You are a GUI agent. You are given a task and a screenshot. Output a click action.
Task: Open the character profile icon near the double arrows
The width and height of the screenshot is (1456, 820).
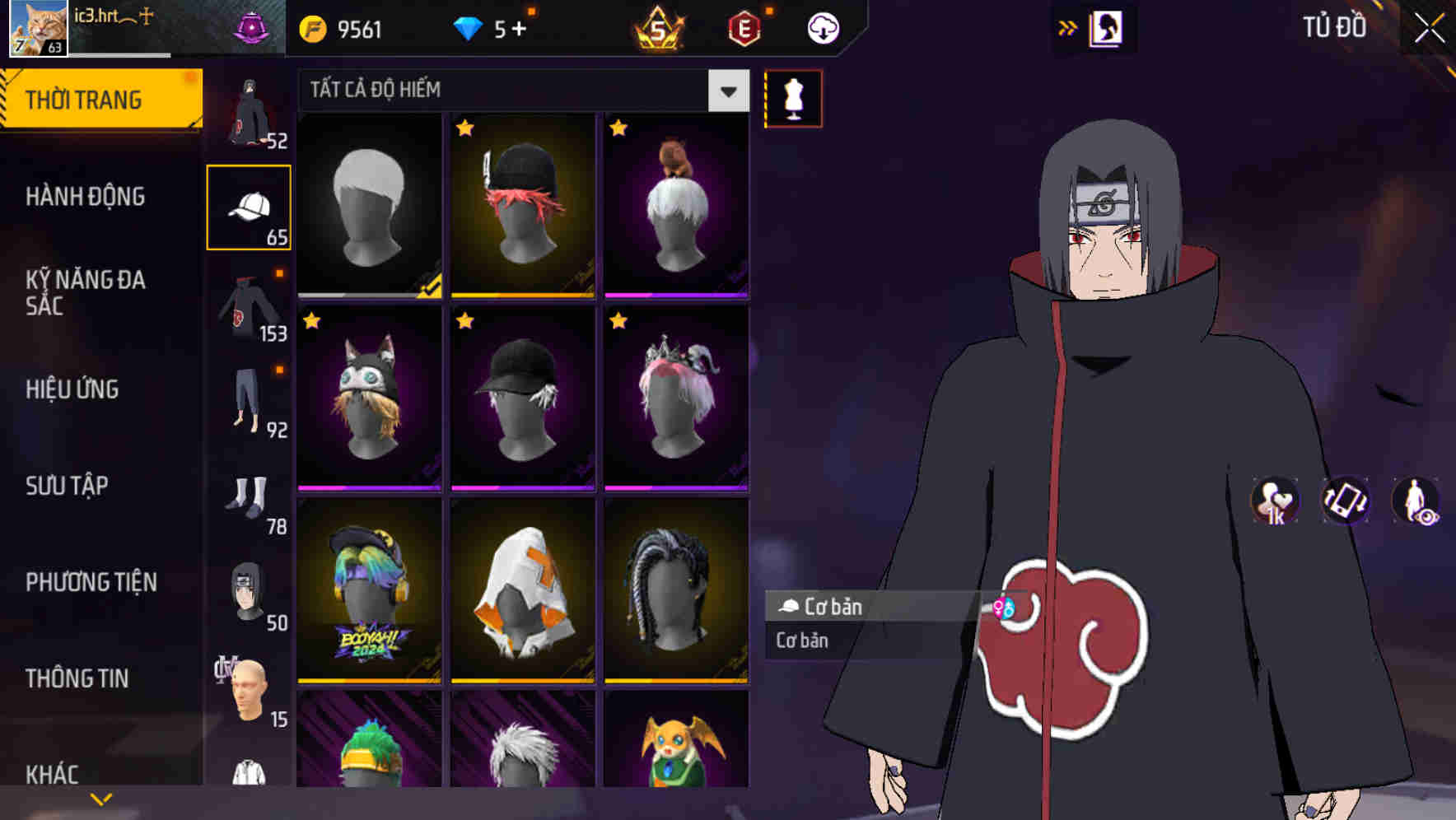click(x=1108, y=27)
